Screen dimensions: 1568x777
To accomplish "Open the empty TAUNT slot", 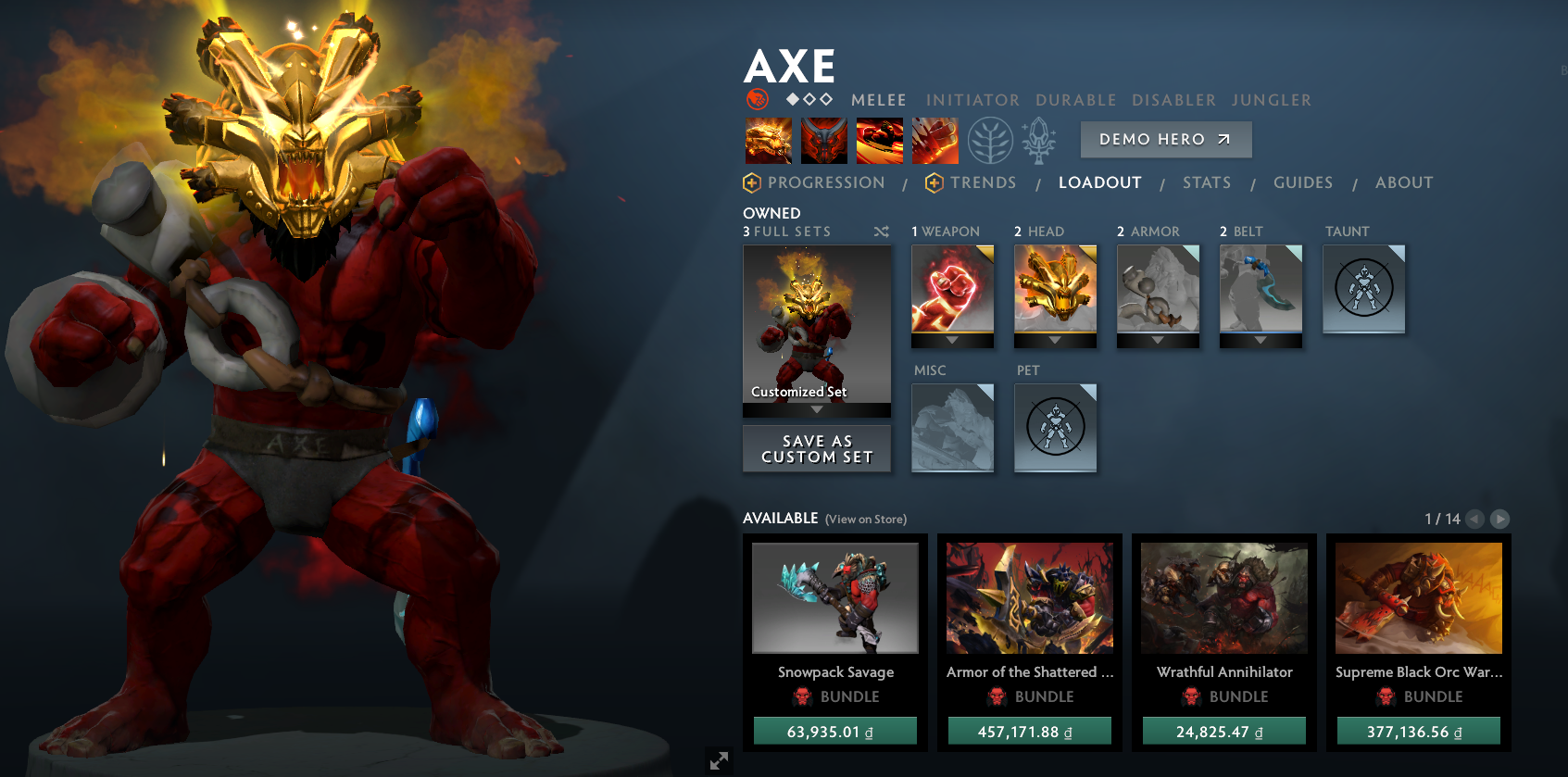I will (x=1363, y=288).
